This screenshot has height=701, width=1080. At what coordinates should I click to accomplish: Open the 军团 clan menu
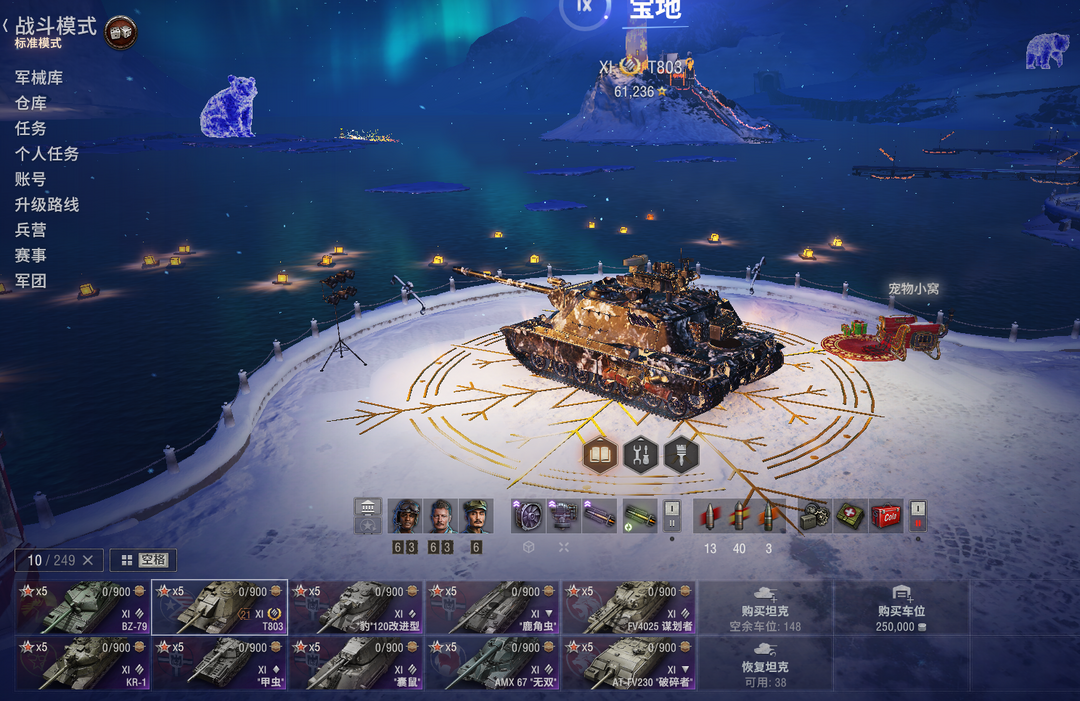31,281
